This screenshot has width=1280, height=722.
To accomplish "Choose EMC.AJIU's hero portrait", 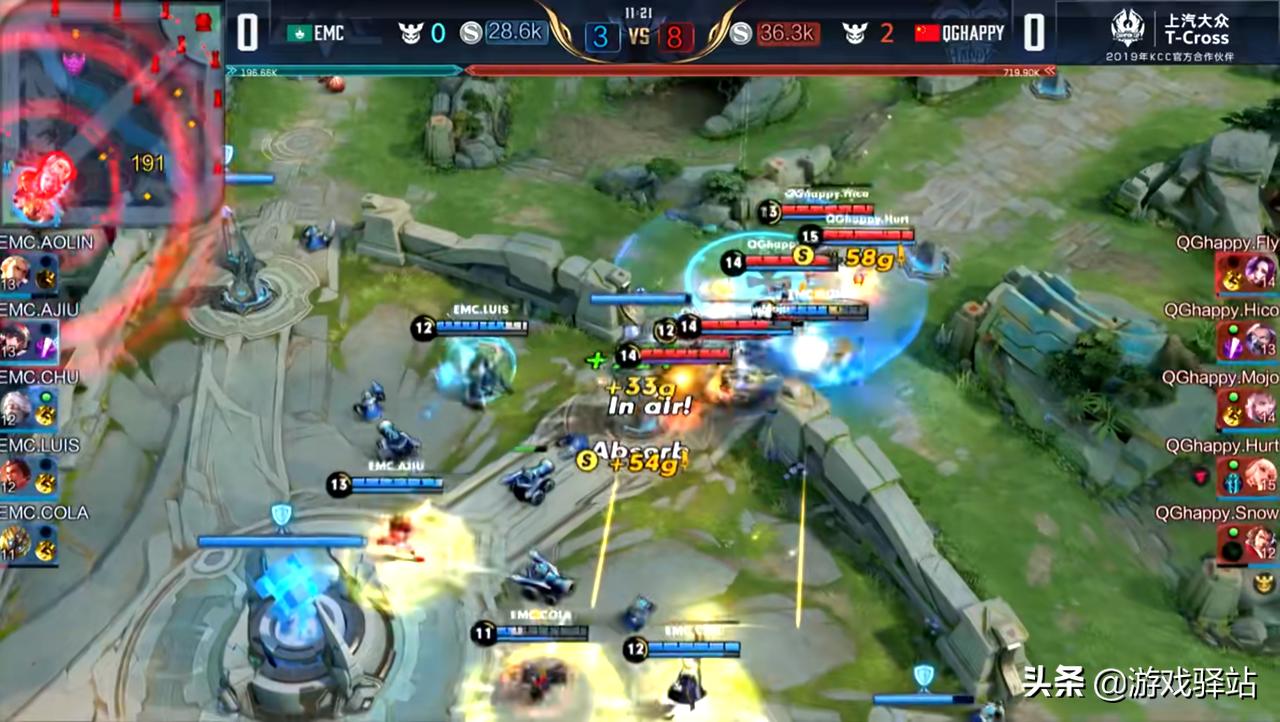I will (x=16, y=340).
